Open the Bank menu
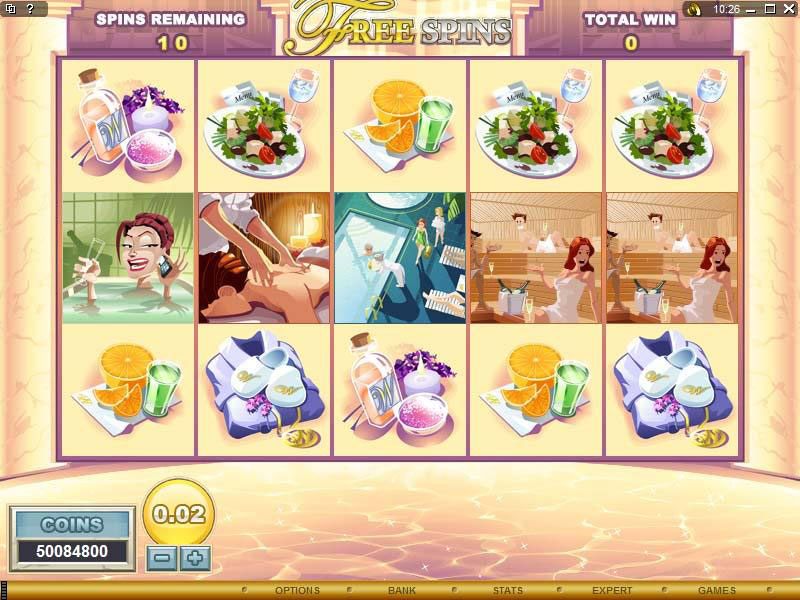Image resolution: width=800 pixels, height=600 pixels. 402,591
